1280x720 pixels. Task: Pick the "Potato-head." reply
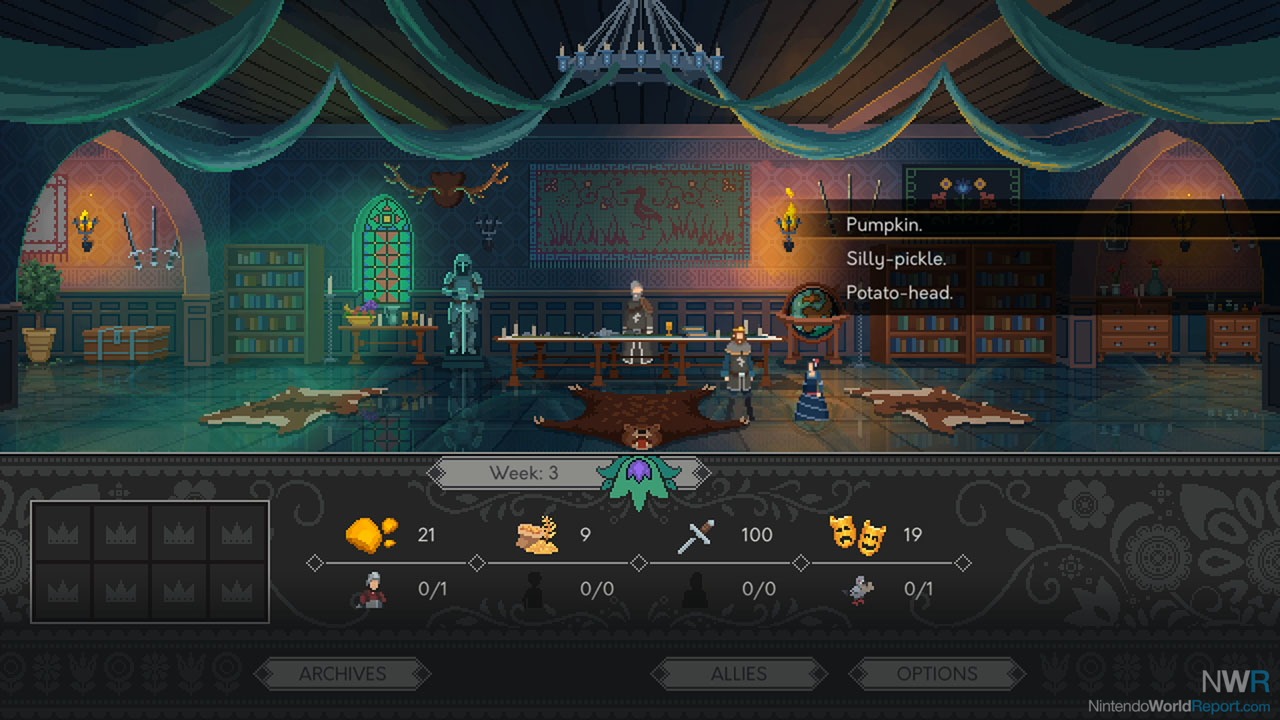point(899,293)
